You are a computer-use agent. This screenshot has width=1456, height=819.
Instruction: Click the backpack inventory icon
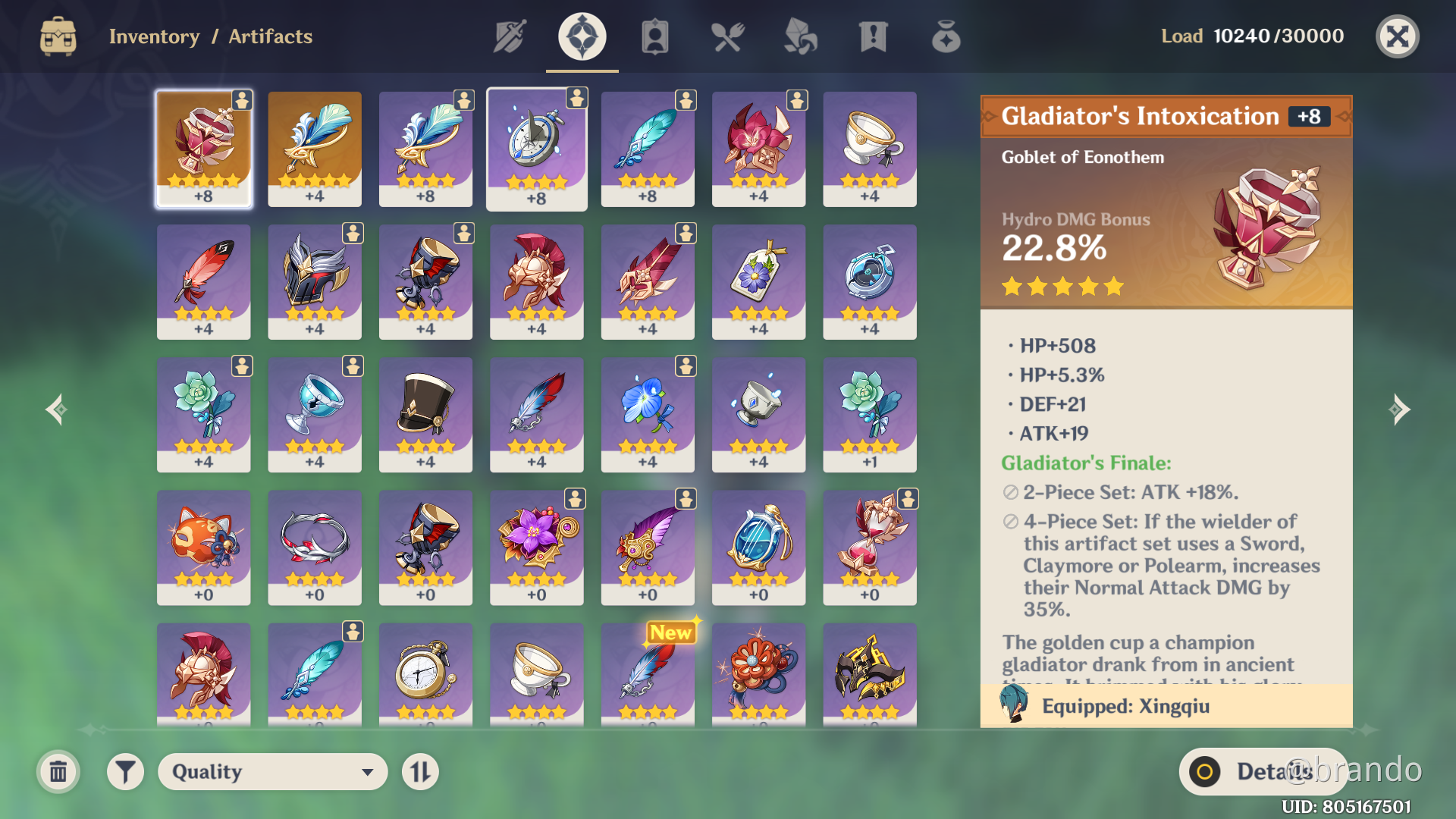pyautogui.click(x=58, y=36)
